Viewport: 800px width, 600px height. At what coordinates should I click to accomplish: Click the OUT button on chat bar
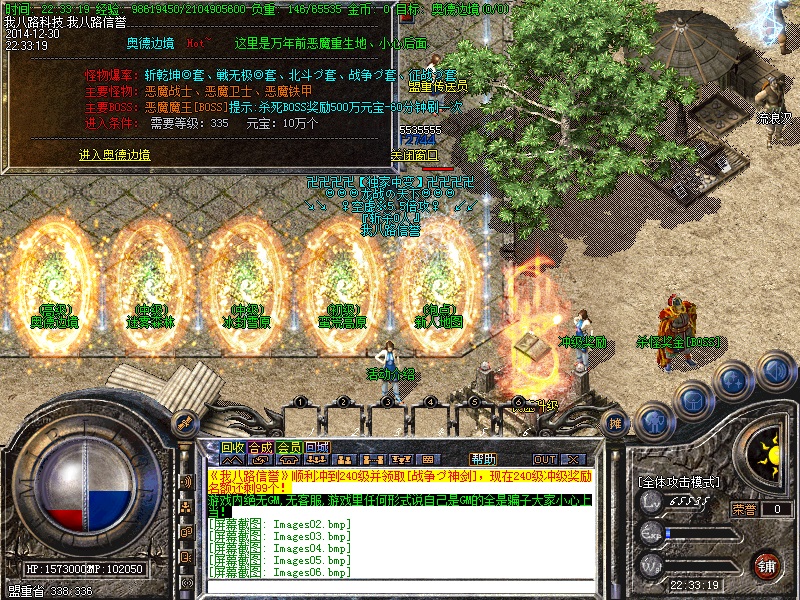click(x=545, y=459)
